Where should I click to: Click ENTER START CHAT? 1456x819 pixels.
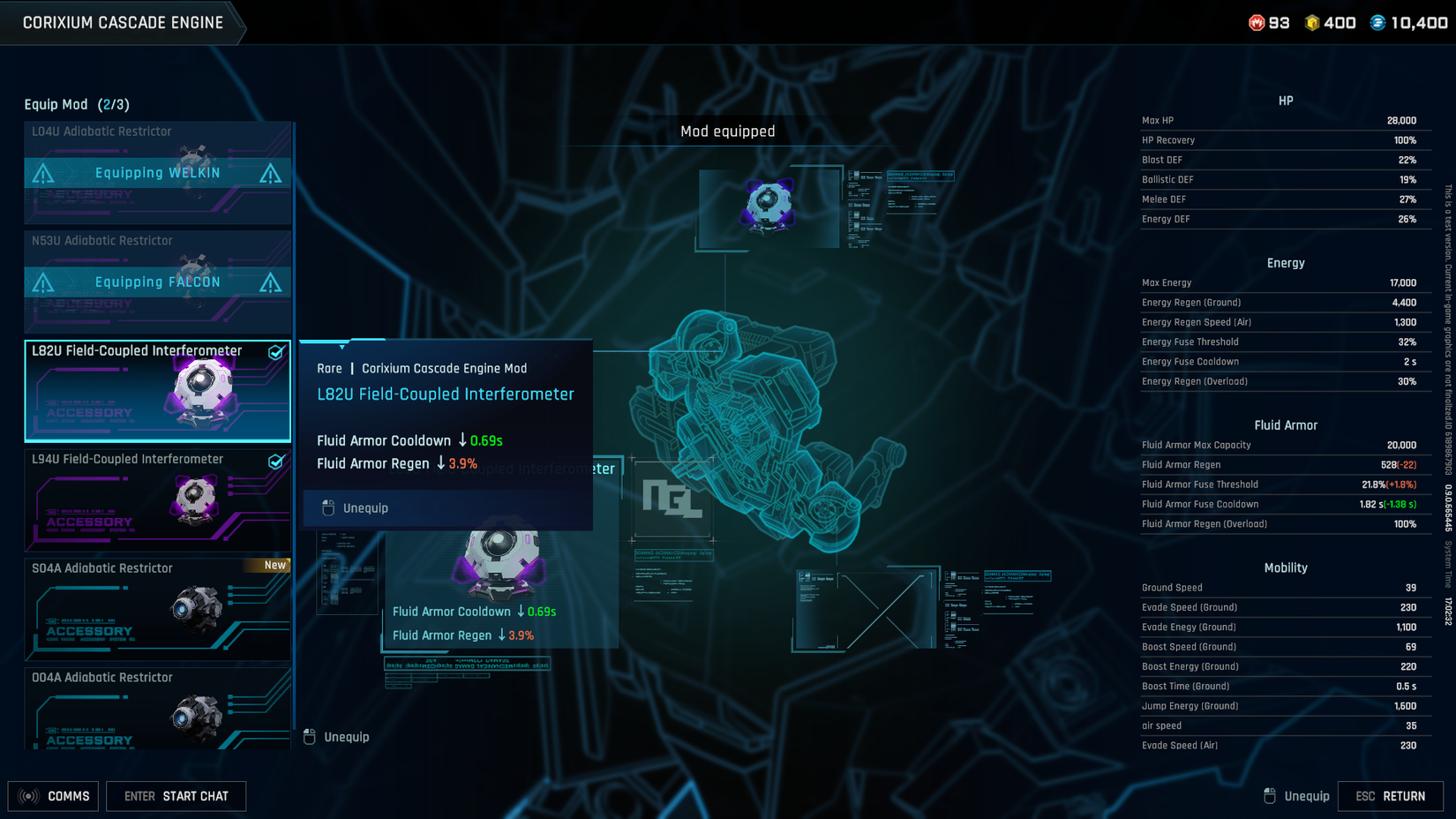coord(176,796)
